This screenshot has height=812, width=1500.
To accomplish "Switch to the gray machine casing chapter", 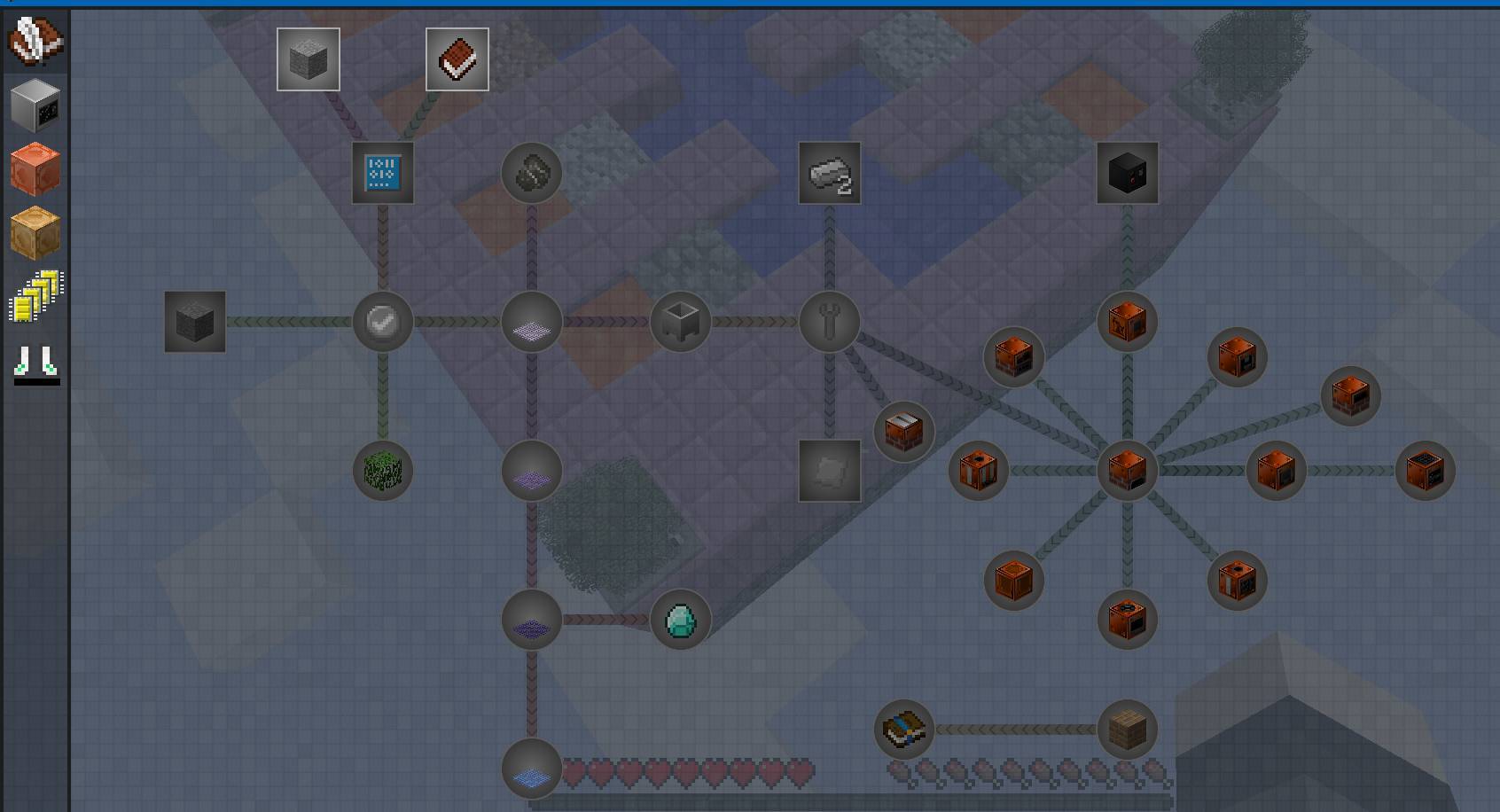I will tap(35, 105).
